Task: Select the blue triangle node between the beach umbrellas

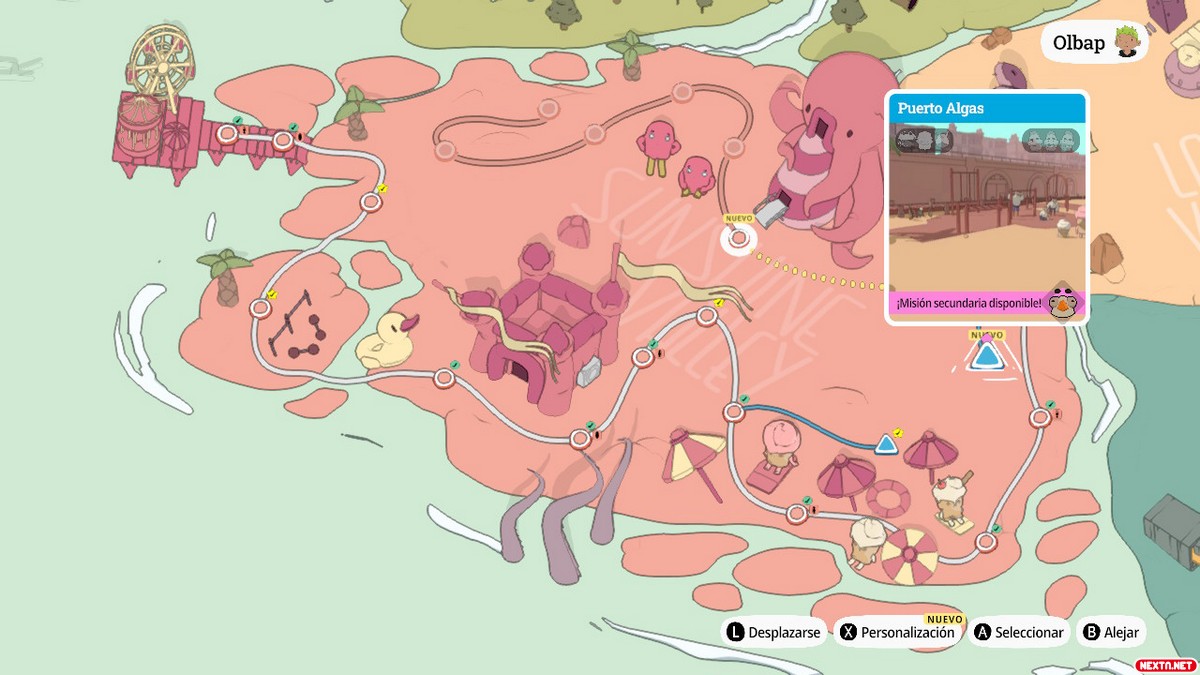Action: [x=885, y=444]
